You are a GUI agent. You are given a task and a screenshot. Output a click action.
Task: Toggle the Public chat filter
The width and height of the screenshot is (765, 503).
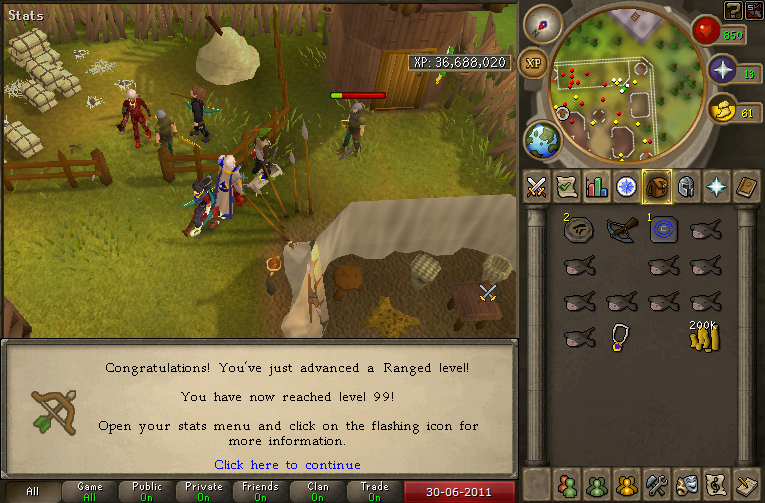click(147, 492)
